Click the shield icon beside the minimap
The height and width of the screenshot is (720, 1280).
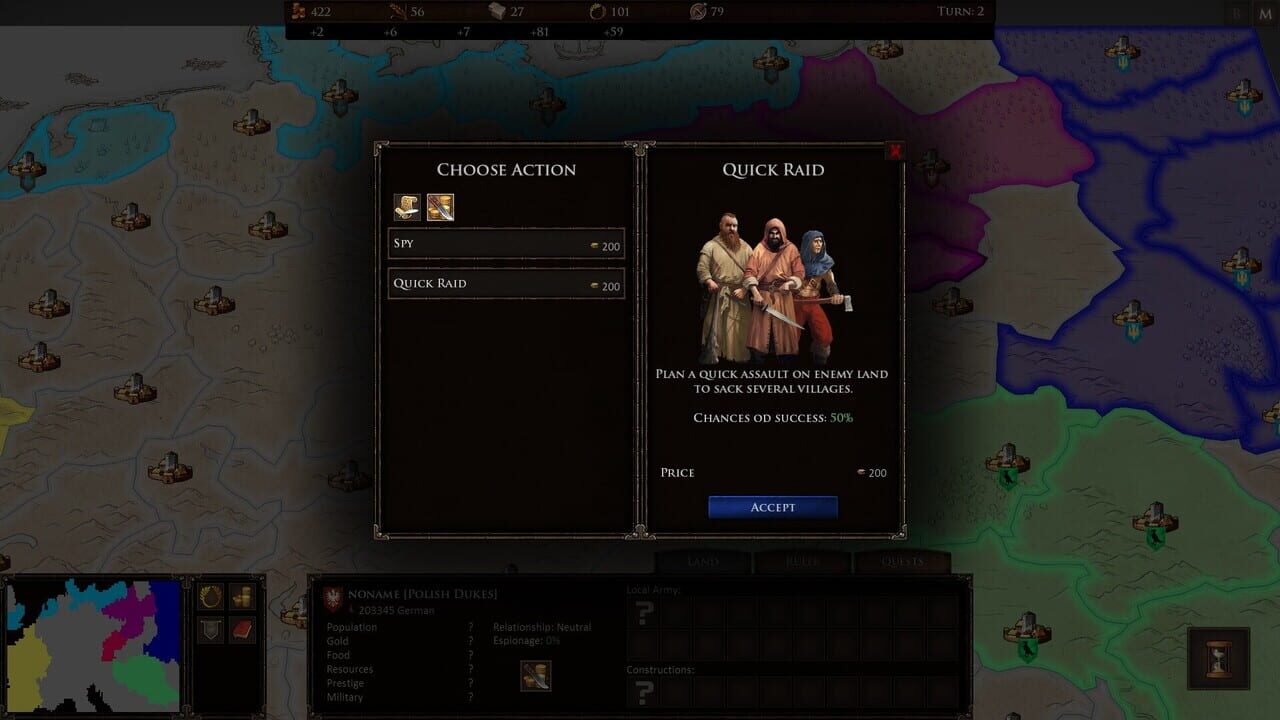pos(210,628)
